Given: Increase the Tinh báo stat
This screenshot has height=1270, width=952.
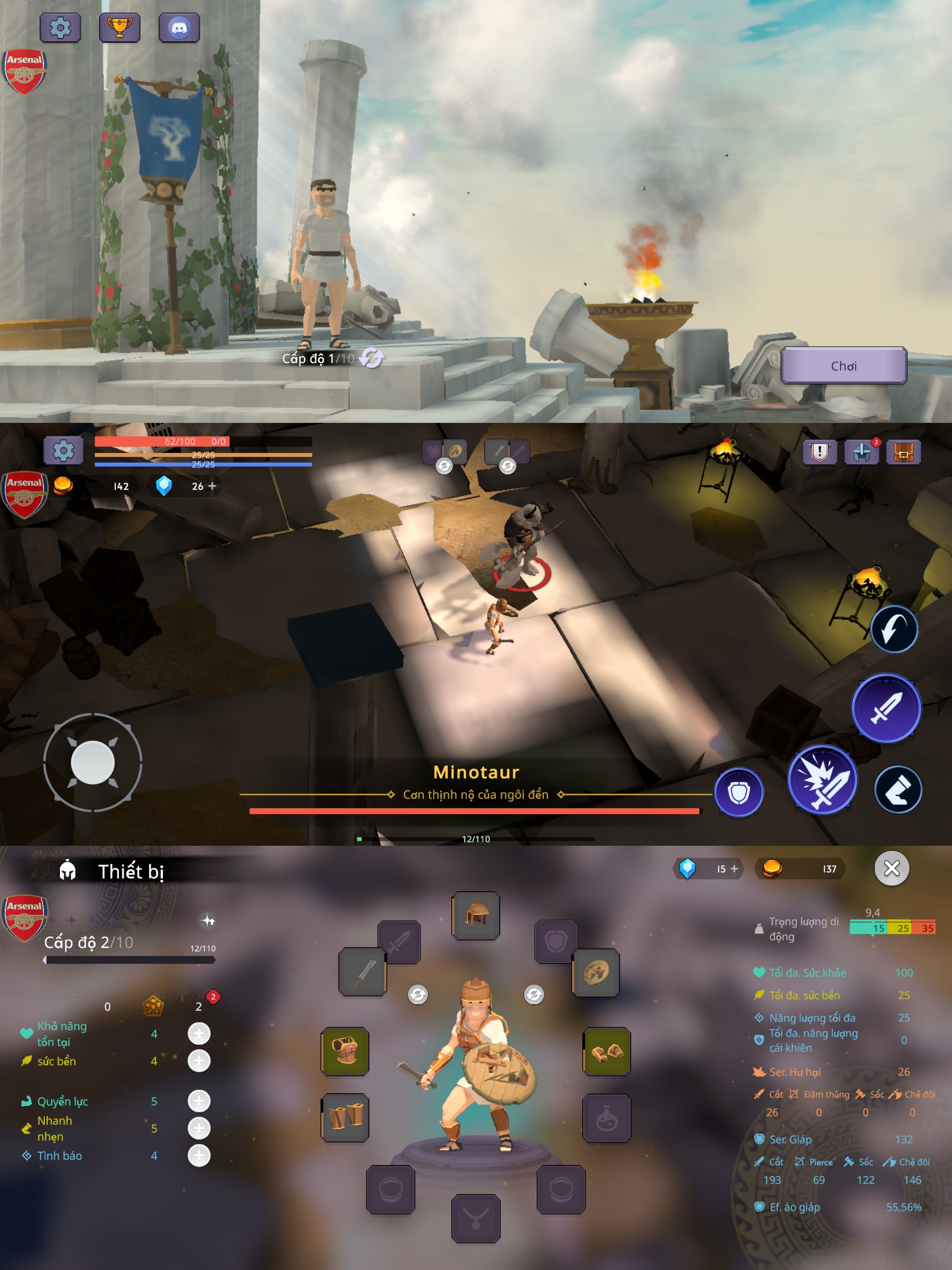Looking at the screenshot, I should coord(199,1155).
